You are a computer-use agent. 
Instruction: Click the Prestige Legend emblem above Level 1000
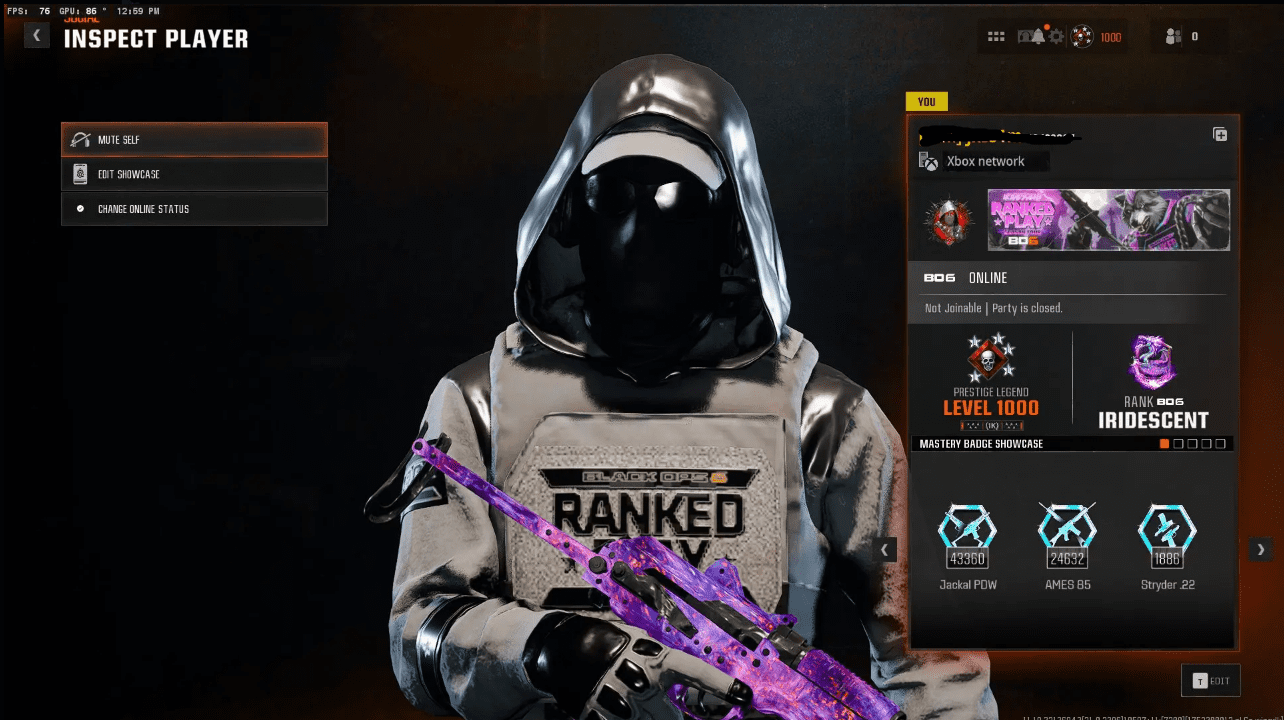[988, 360]
